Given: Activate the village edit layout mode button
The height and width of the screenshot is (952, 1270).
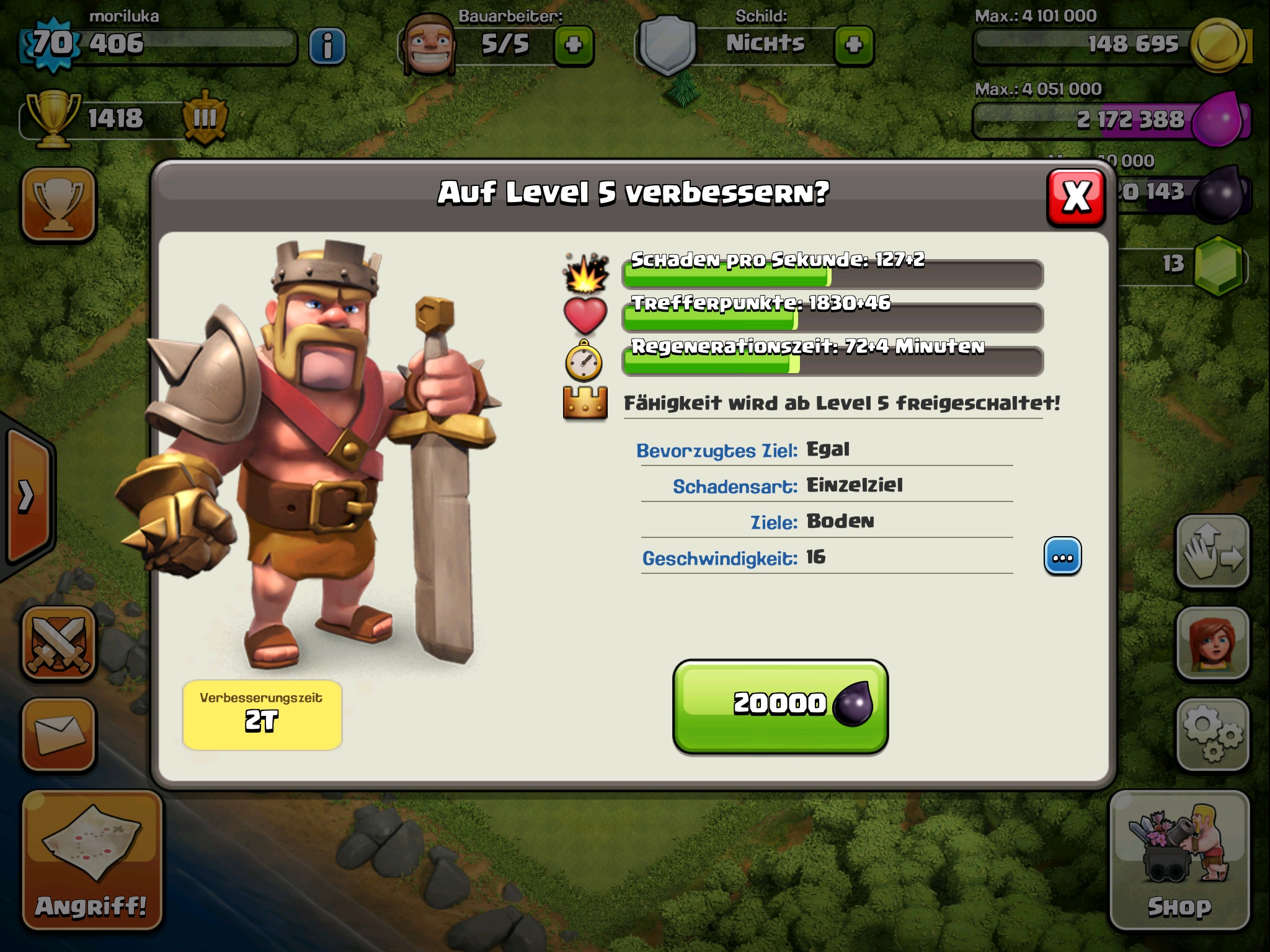Looking at the screenshot, I should point(1212,551).
